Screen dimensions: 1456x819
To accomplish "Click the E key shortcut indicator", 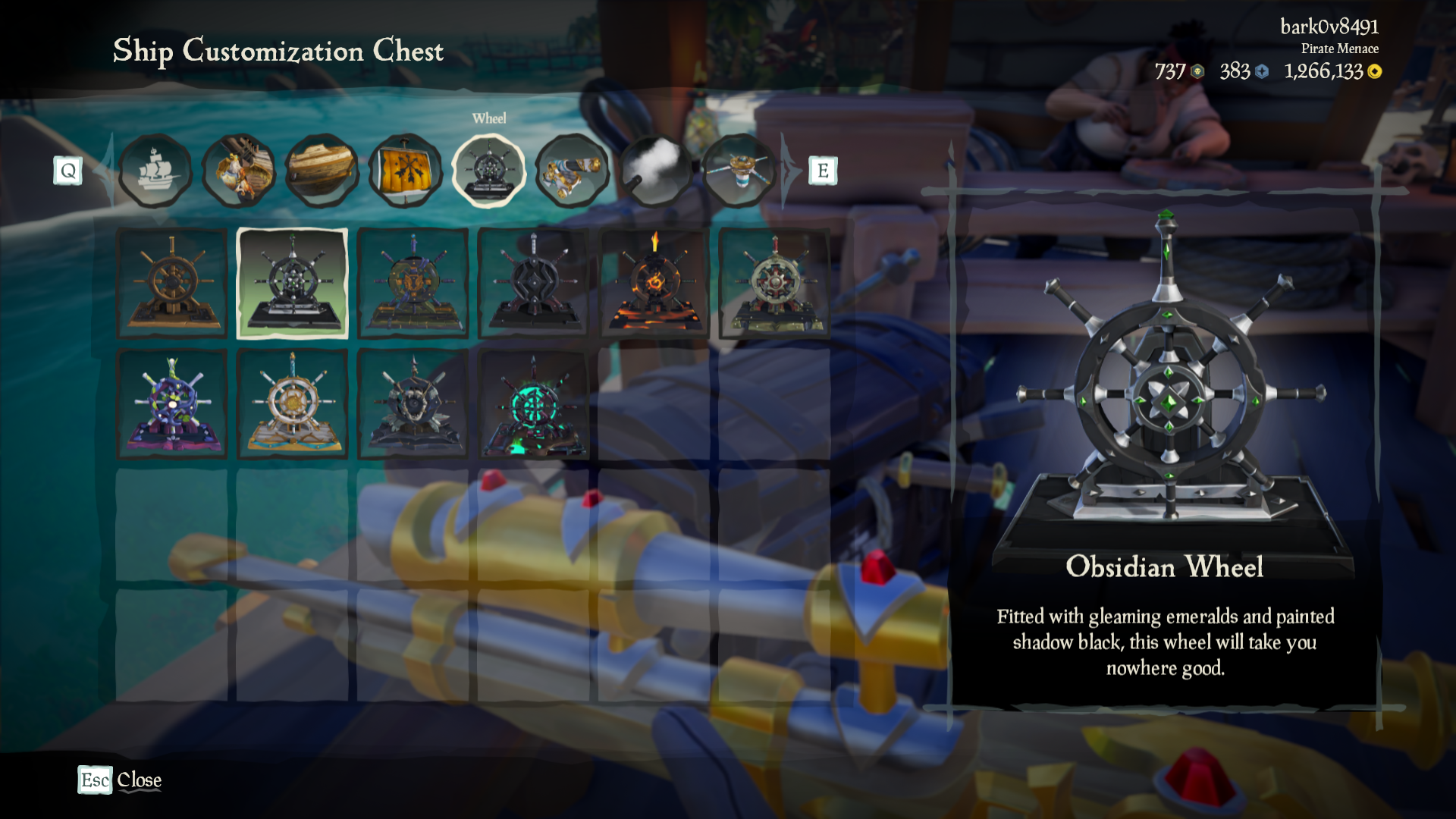I will 821,171.
